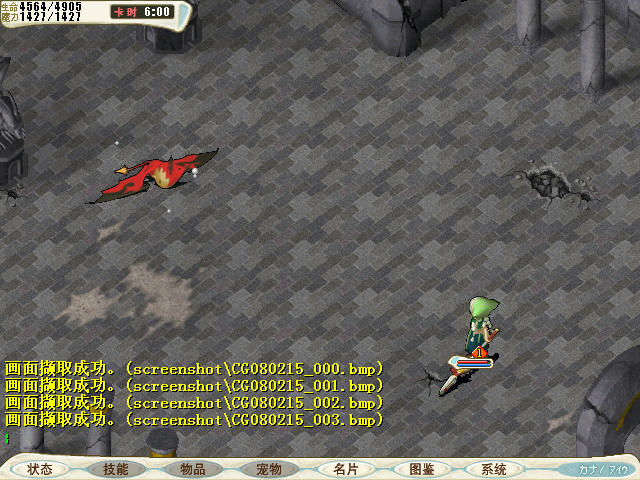640x480 pixels.
Task: Open the 图鉴 (Album) menu
Action: [421, 469]
